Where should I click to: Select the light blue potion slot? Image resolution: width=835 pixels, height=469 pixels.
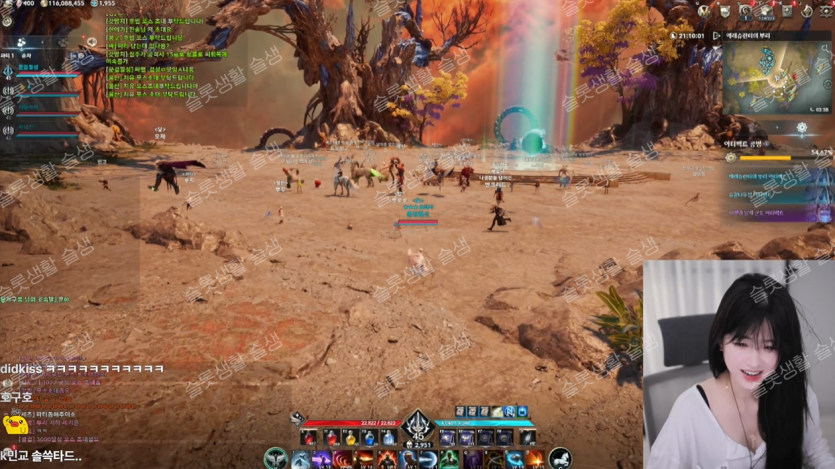coord(388,438)
